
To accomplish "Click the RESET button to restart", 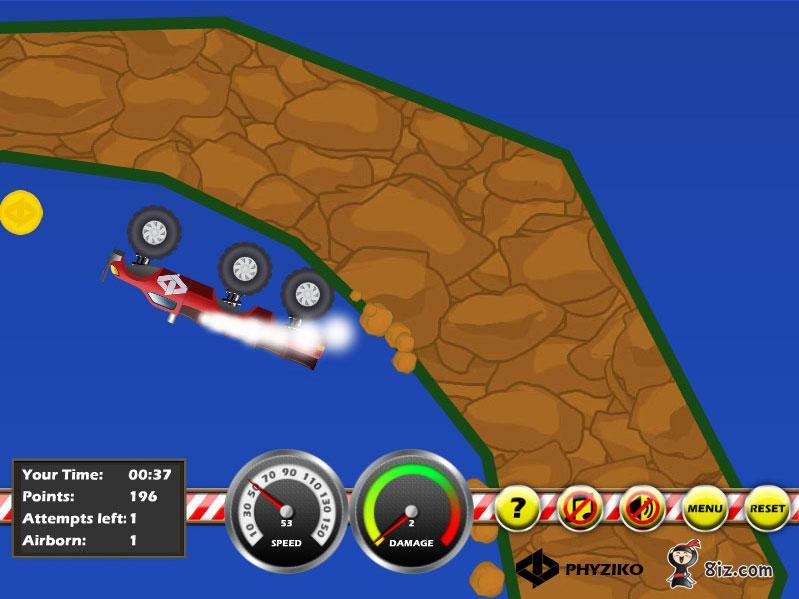I will 767,509.
